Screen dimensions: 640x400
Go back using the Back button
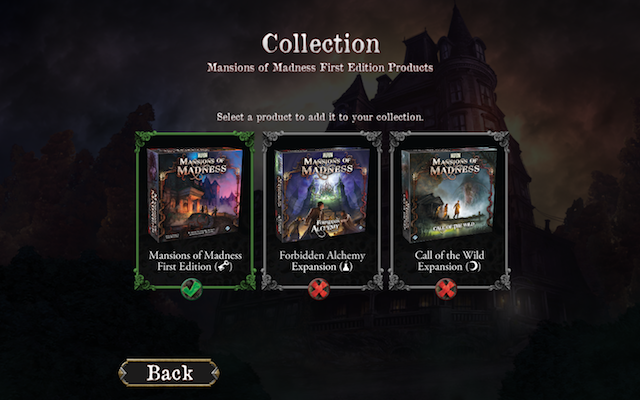click(169, 373)
